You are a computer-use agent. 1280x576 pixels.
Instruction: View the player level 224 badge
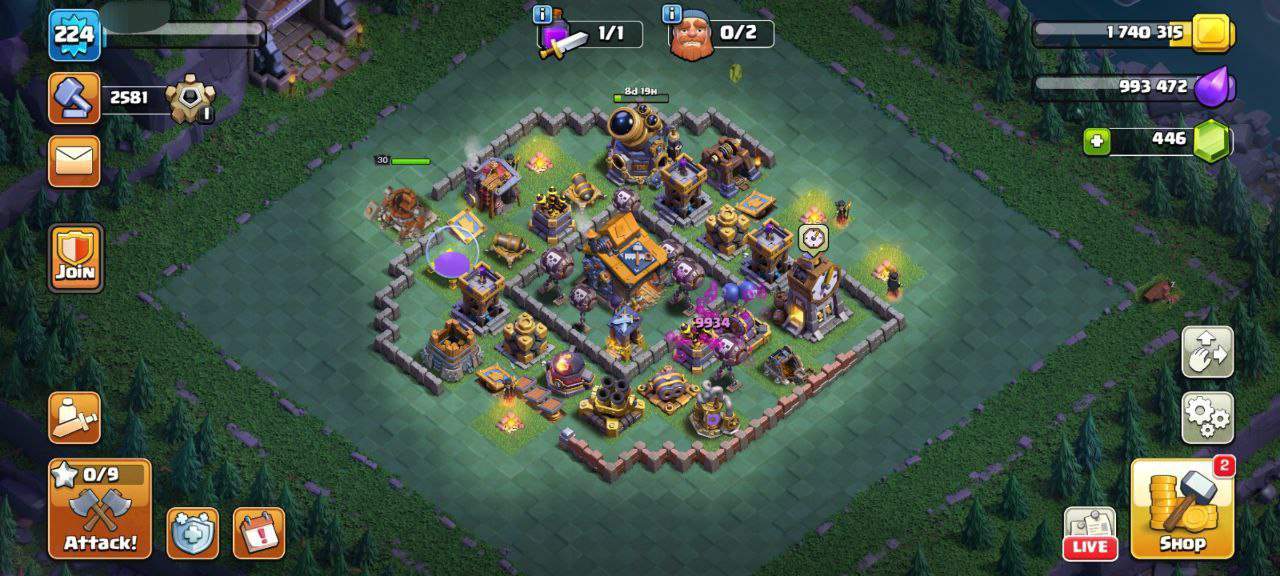point(74,35)
